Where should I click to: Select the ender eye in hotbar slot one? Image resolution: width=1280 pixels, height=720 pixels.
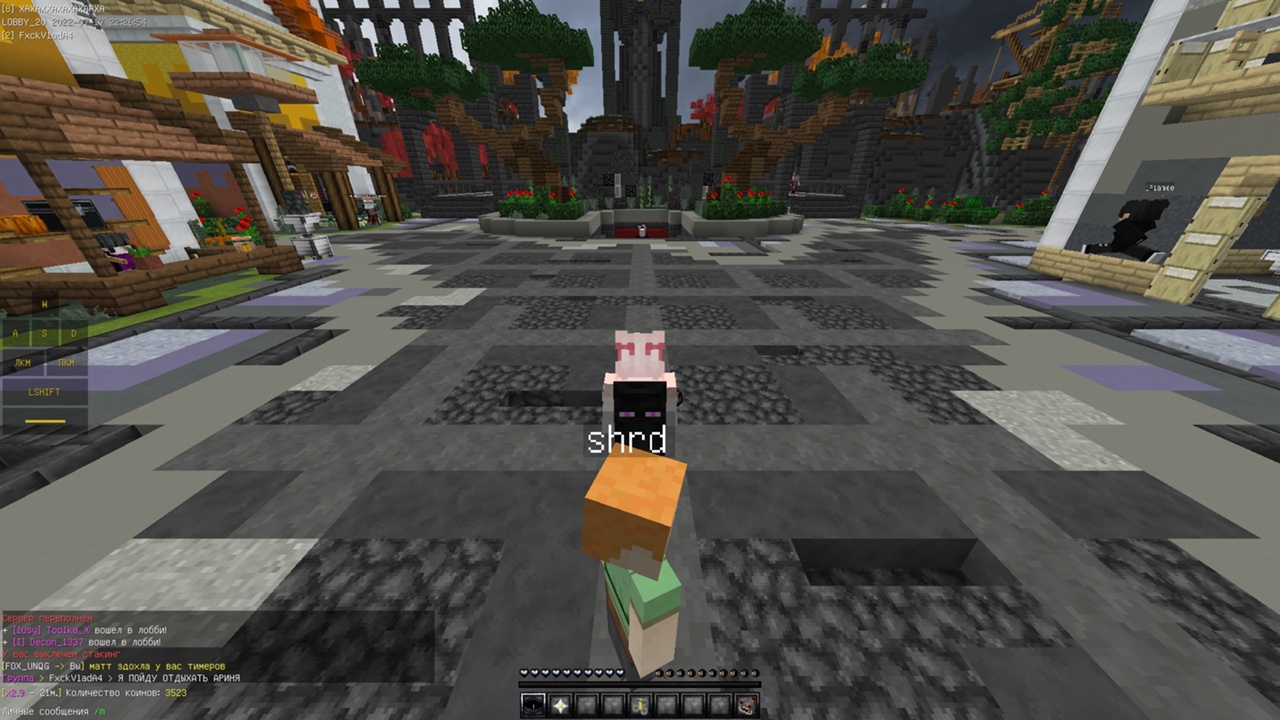tap(533, 704)
